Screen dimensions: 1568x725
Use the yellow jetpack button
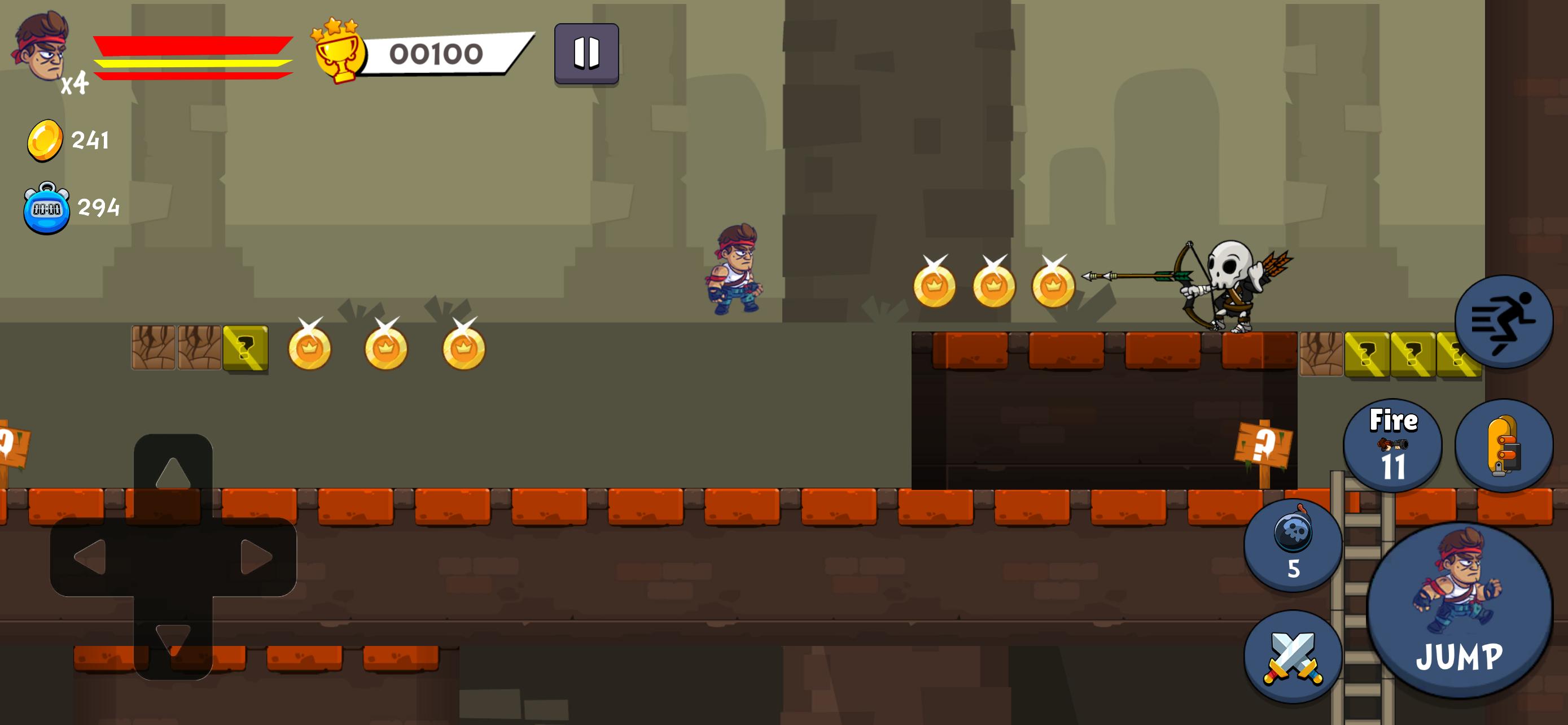(x=1504, y=446)
